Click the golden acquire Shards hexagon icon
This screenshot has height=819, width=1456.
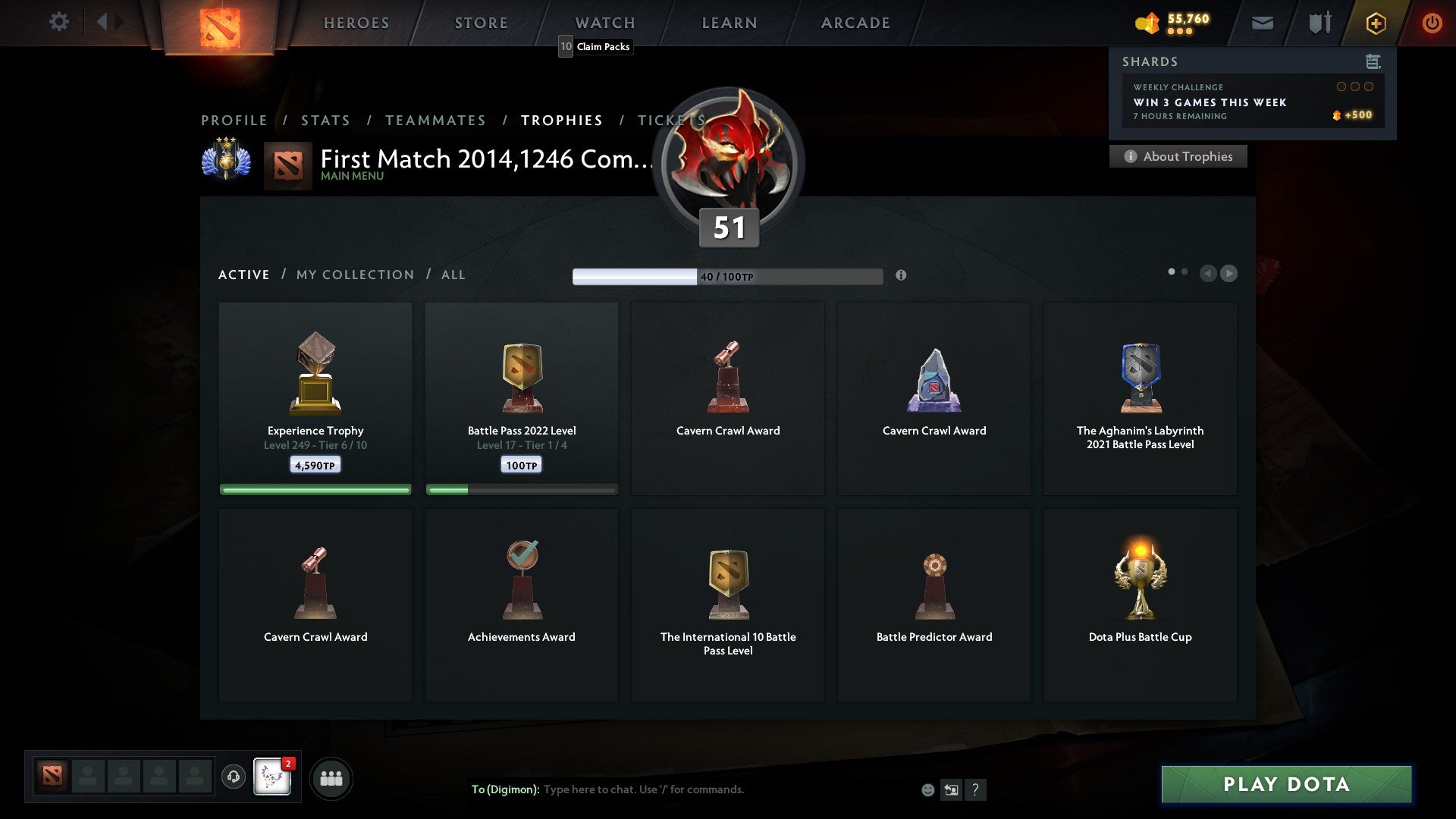point(1376,23)
